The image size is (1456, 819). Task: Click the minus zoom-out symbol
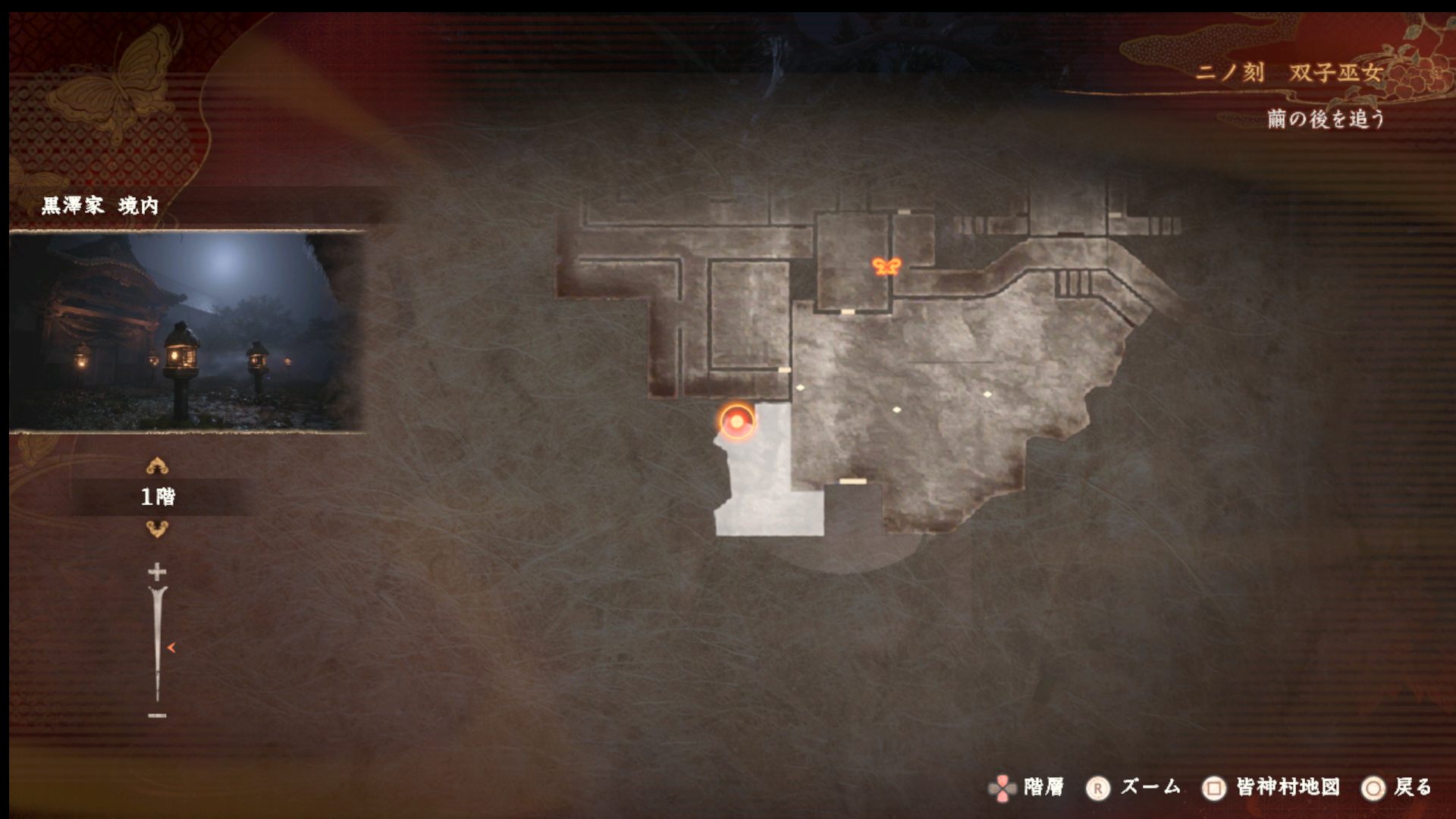click(157, 715)
